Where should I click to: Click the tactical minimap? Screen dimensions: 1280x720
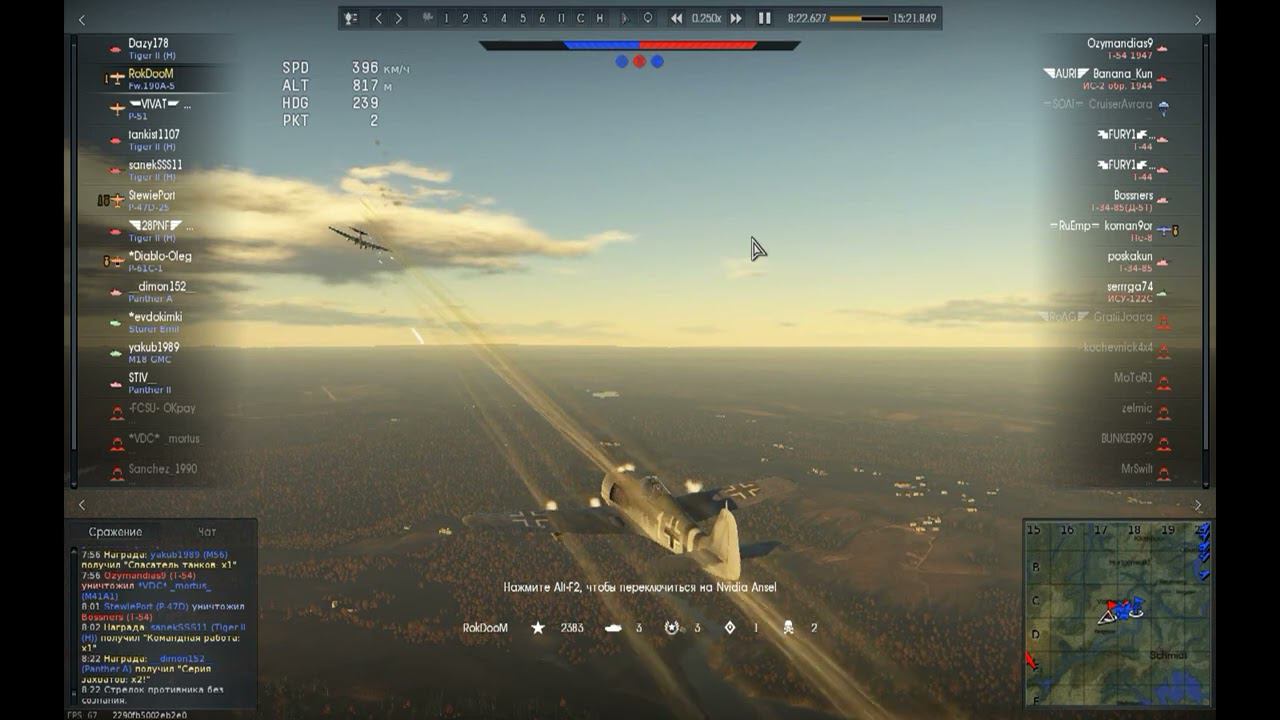point(1117,613)
